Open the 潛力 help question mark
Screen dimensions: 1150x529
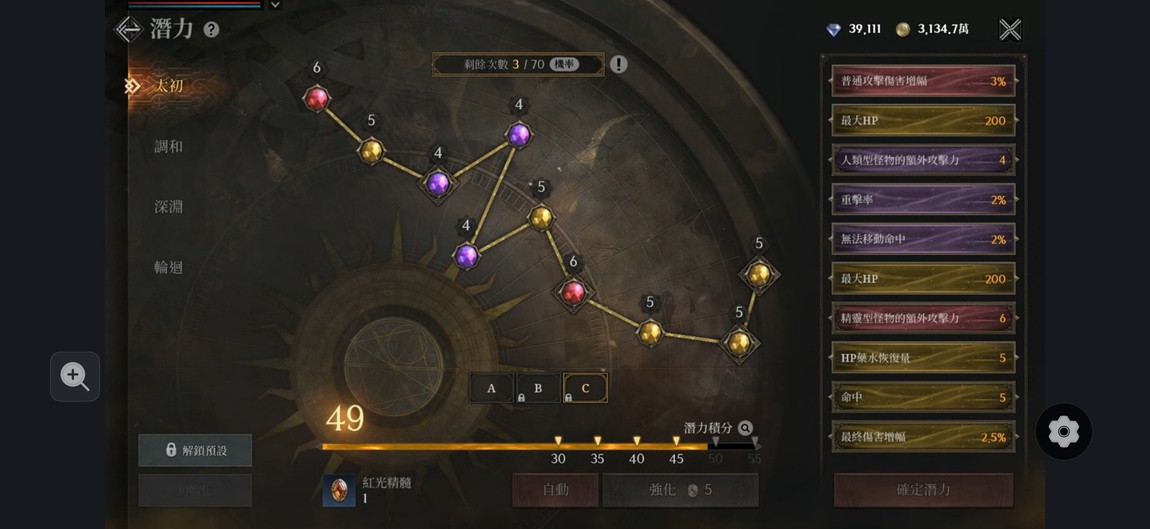(211, 30)
